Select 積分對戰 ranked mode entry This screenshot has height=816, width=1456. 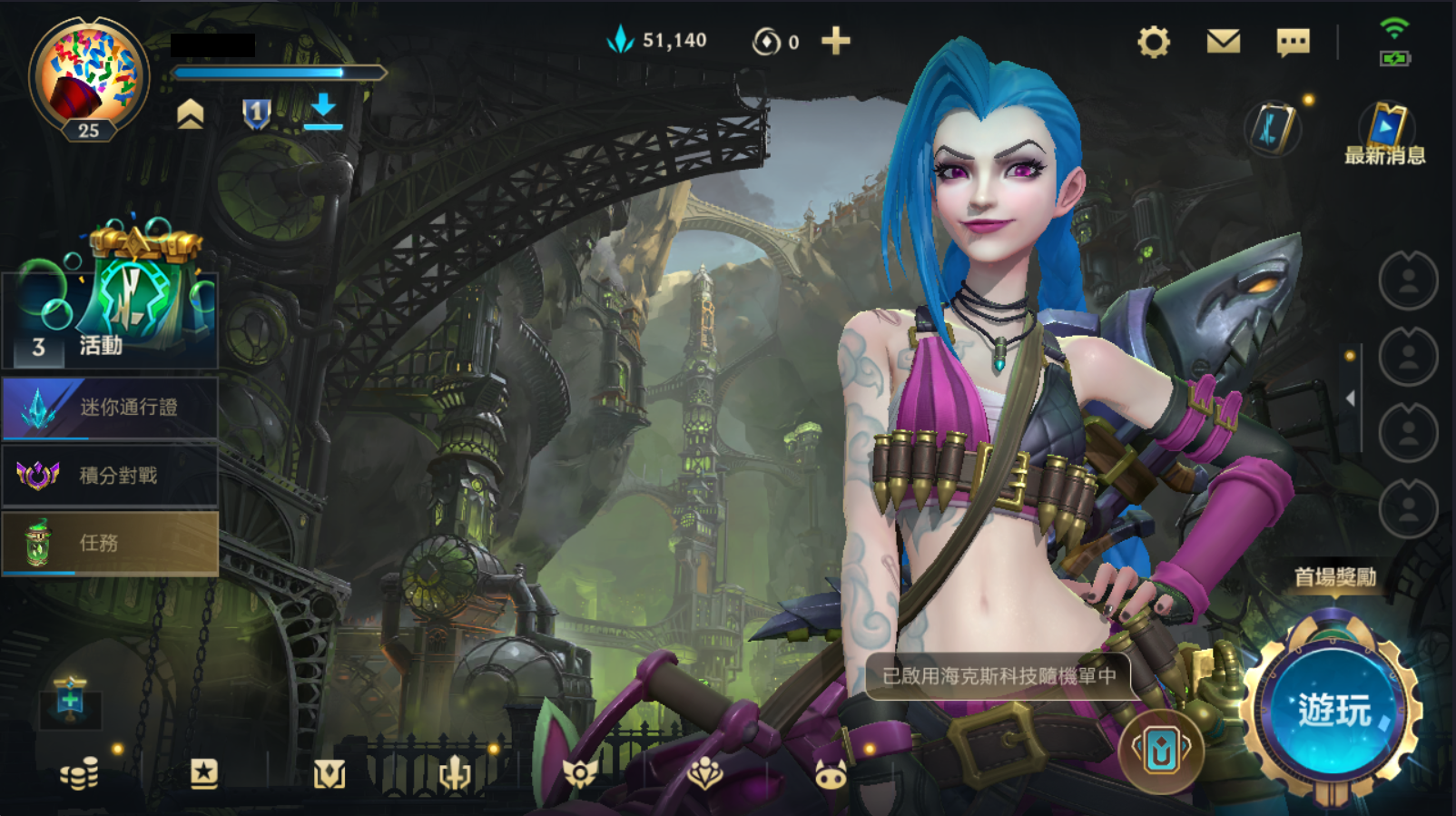coord(110,475)
